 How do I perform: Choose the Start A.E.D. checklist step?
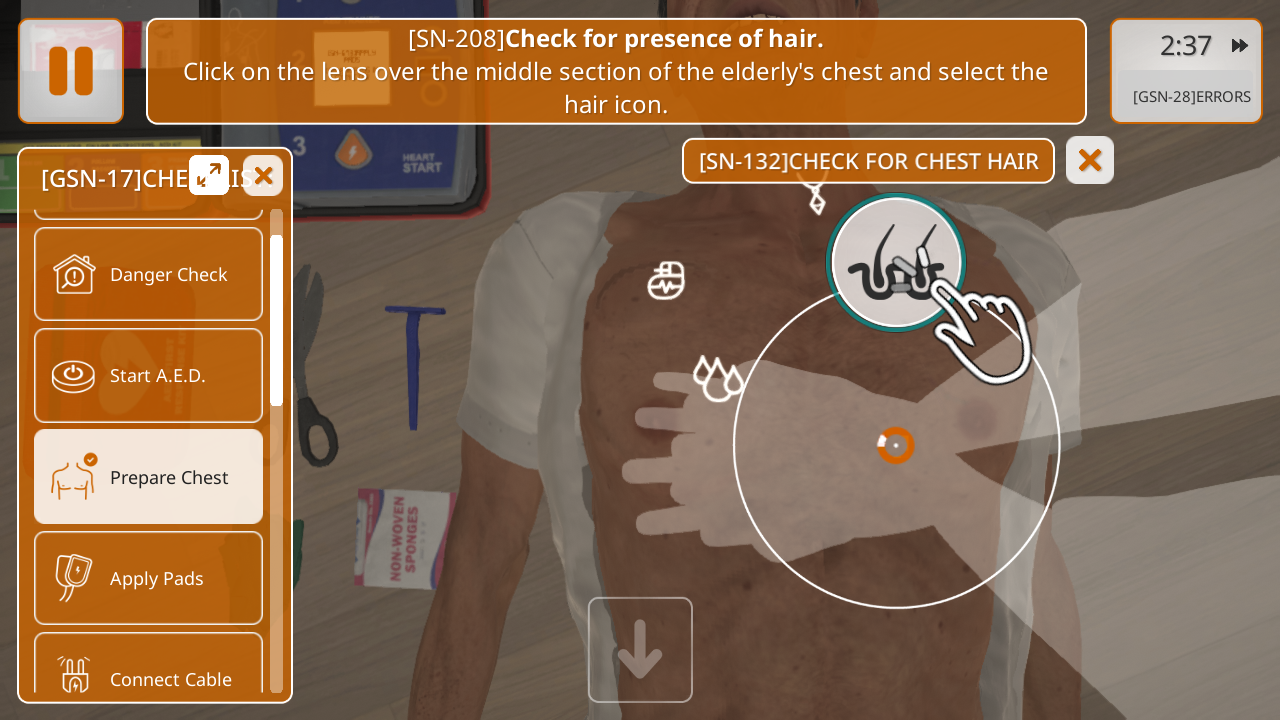tap(149, 375)
